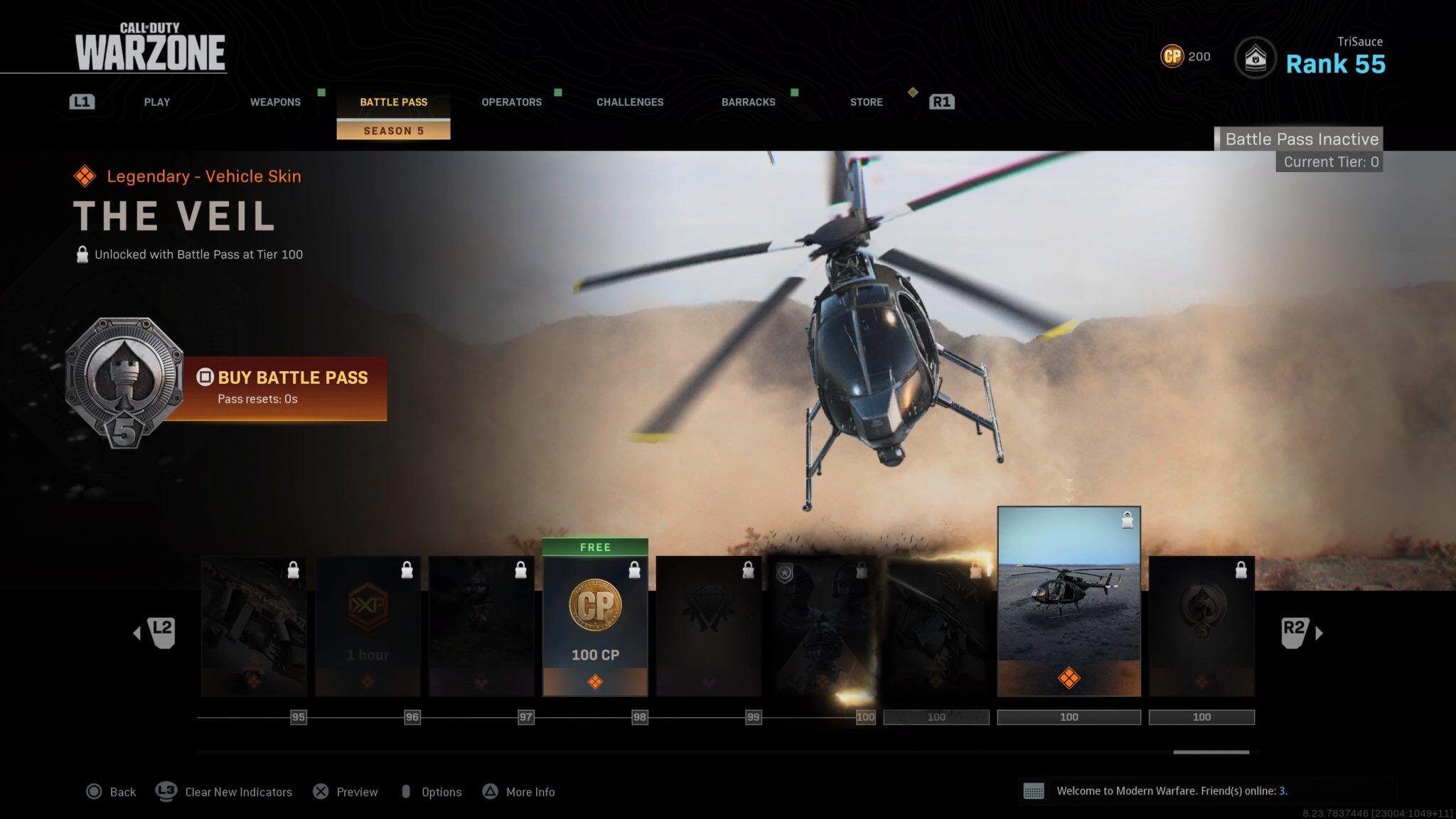Select the Battle Pass tab

[393, 102]
